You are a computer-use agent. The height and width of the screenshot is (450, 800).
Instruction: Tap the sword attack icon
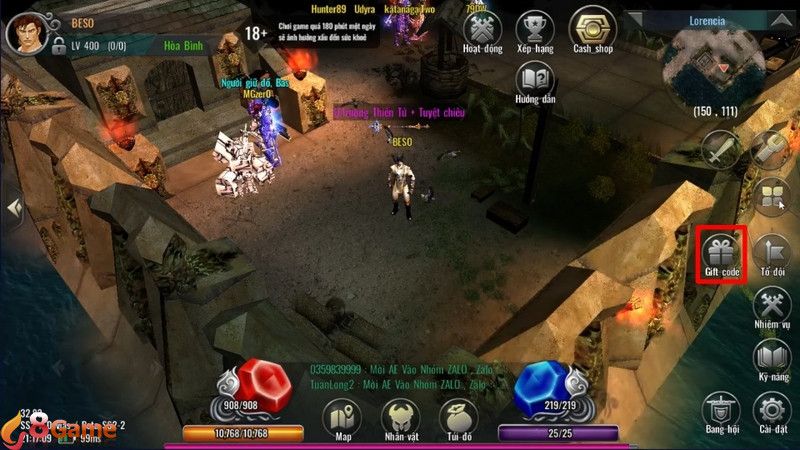[x=719, y=150]
